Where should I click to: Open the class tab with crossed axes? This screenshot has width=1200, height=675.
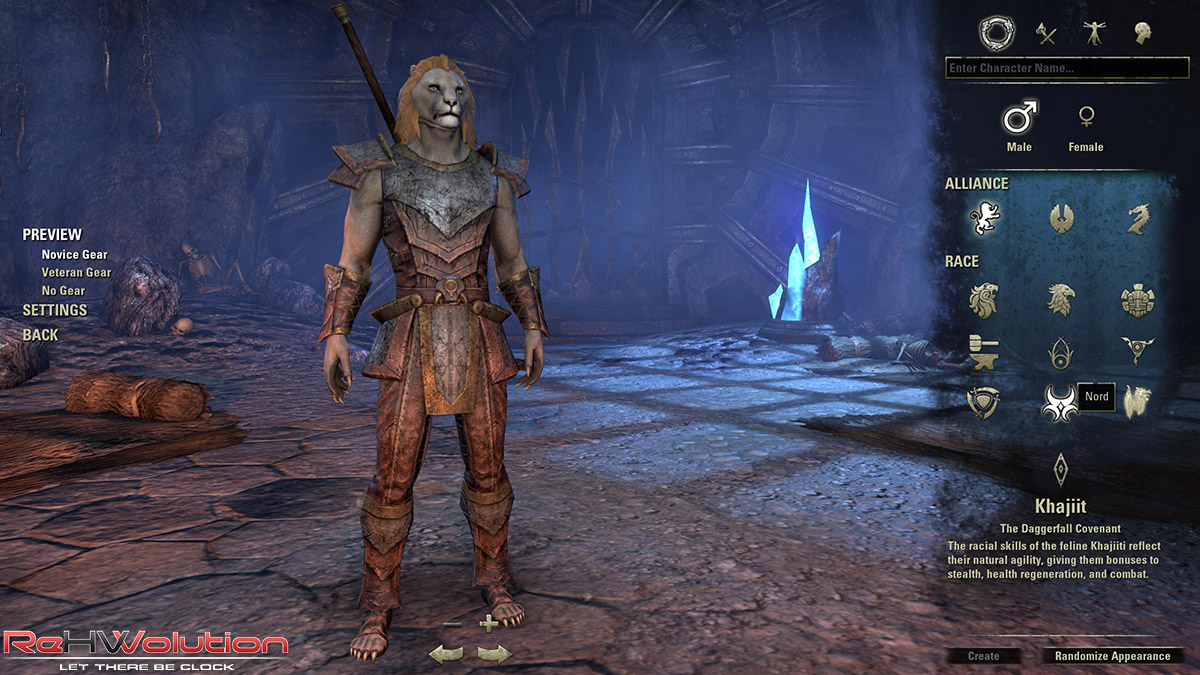1045,34
